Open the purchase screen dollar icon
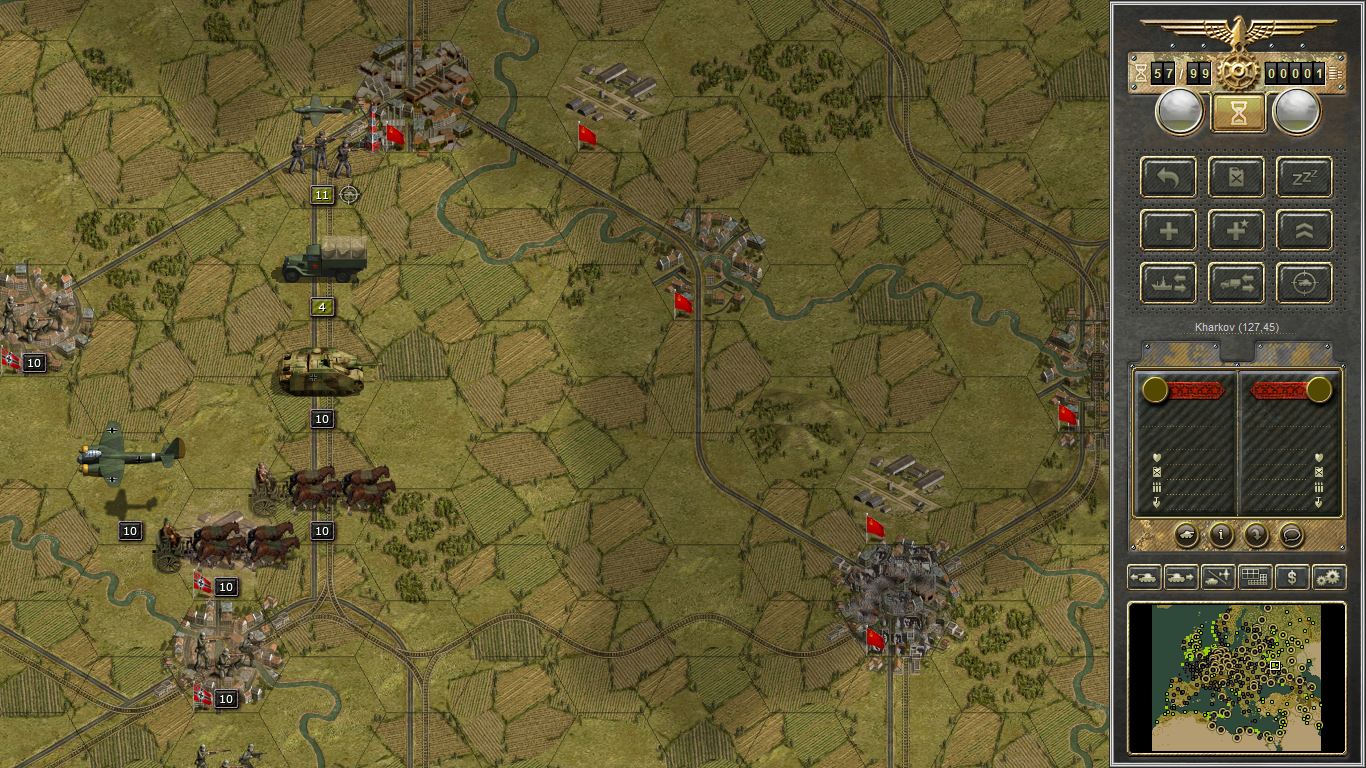 point(1292,577)
